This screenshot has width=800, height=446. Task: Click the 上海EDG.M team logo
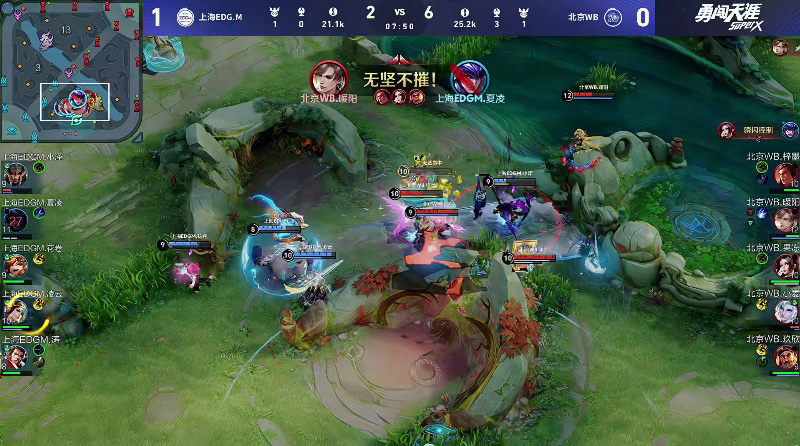(185, 17)
